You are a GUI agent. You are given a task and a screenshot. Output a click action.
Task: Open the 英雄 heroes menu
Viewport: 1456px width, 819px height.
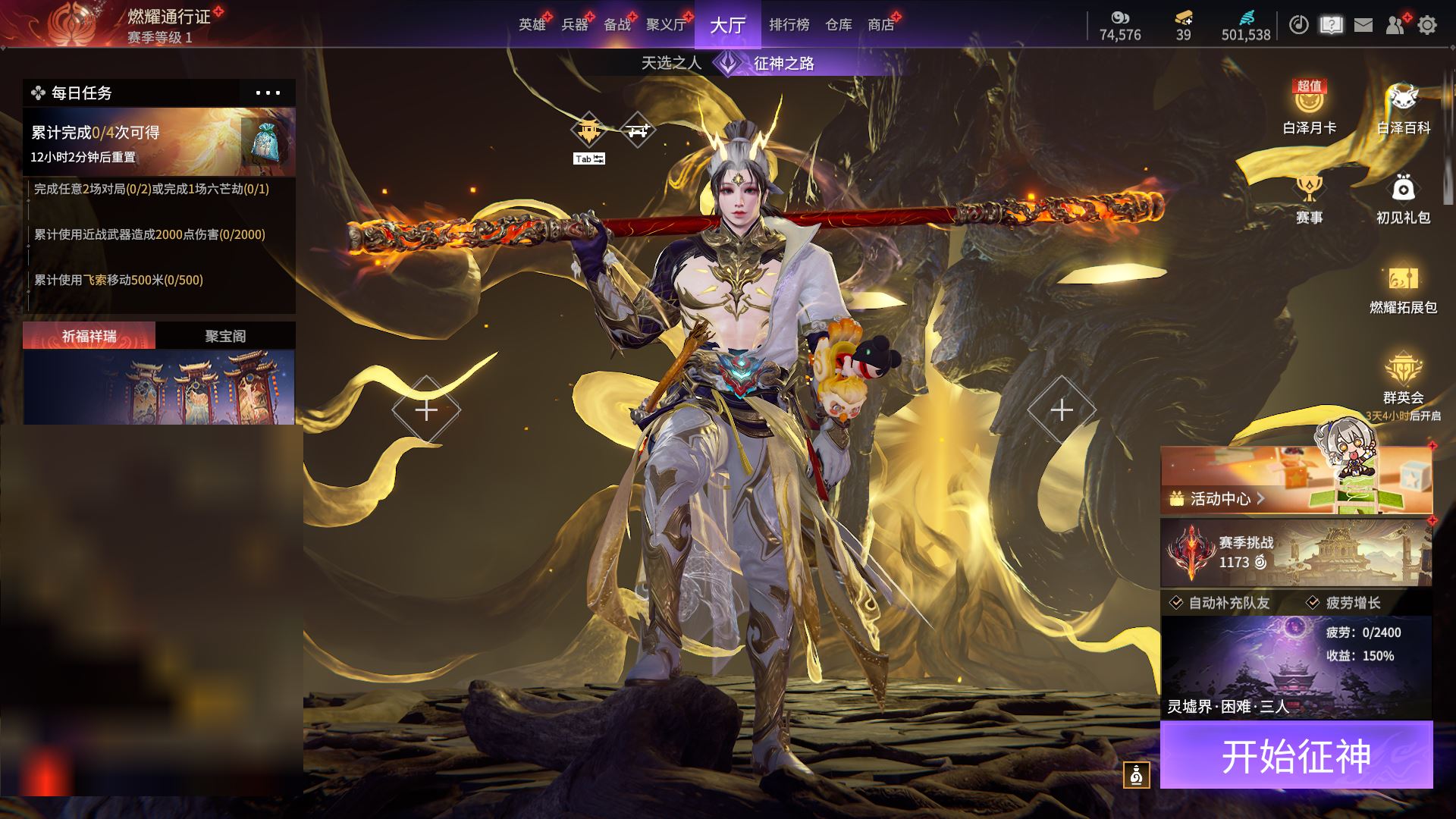coord(532,25)
